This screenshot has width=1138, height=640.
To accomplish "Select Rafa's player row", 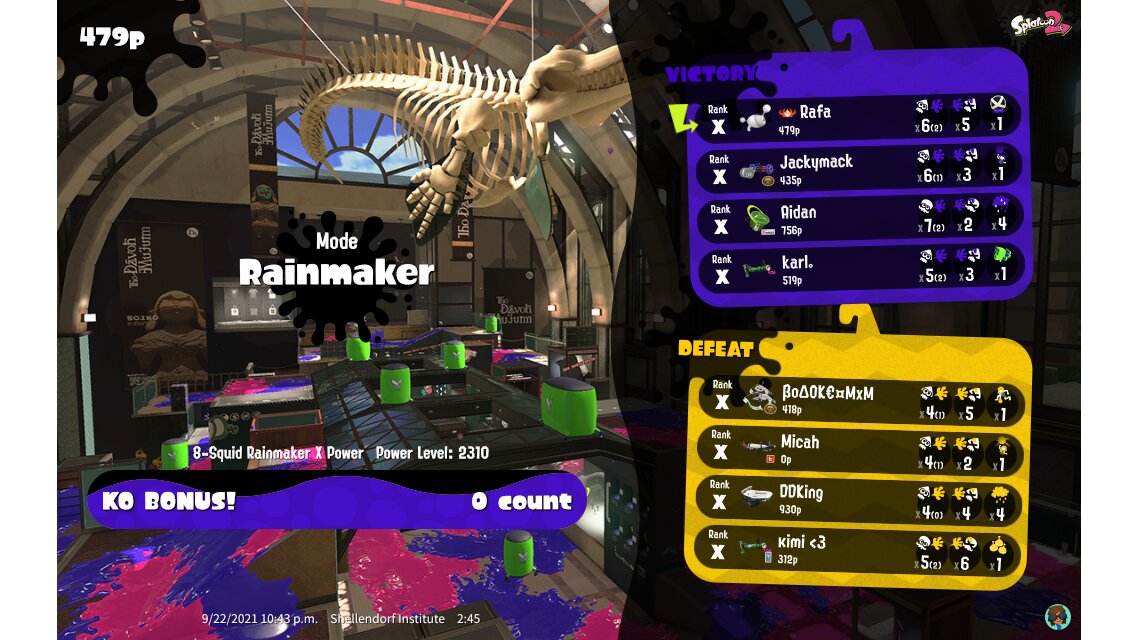I will click(x=860, y=118).
